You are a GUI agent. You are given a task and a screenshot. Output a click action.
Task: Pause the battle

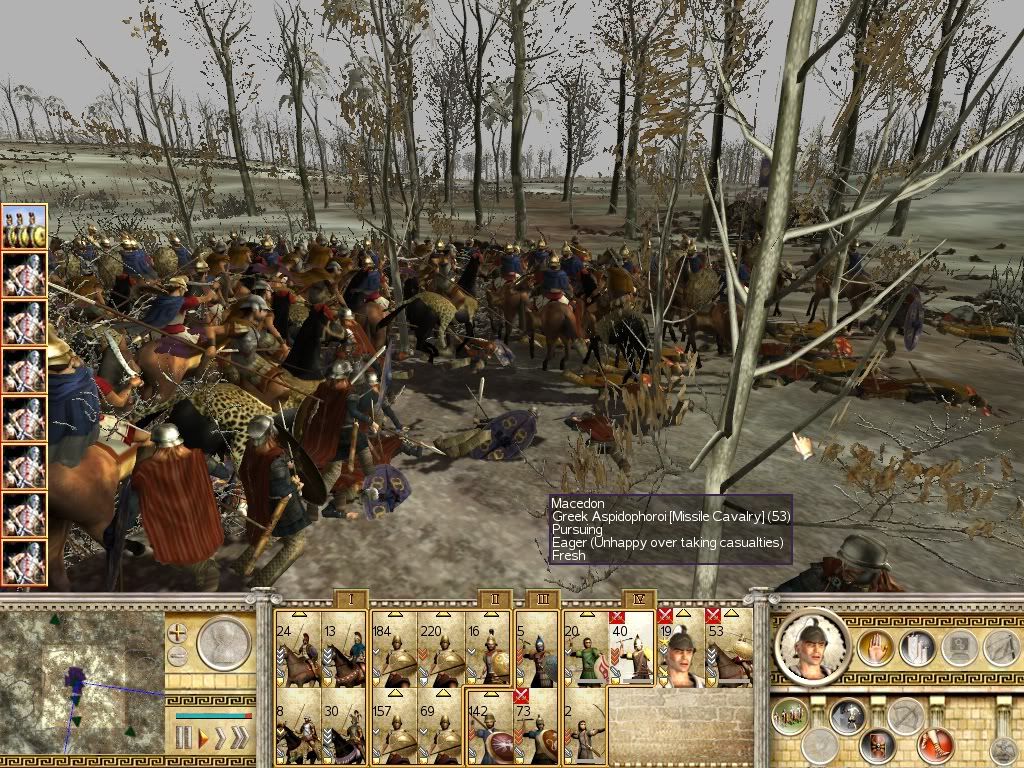click(184, 739)
